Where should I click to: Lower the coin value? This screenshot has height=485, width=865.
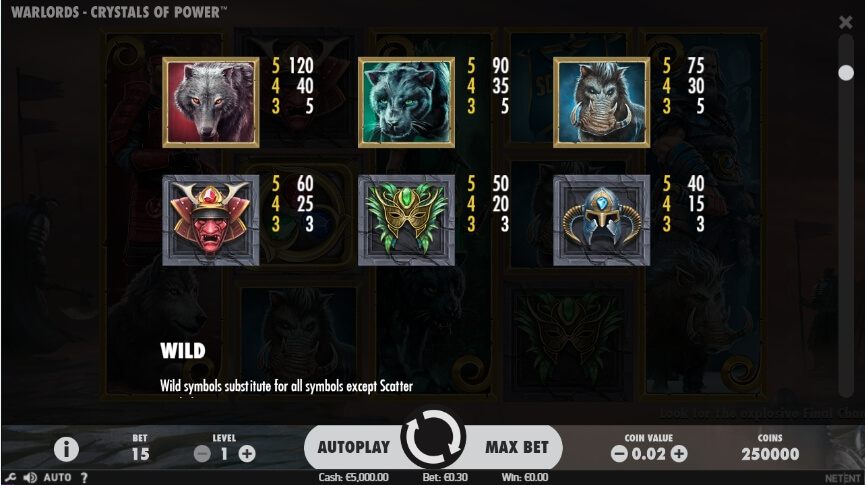tap(619, 454)
